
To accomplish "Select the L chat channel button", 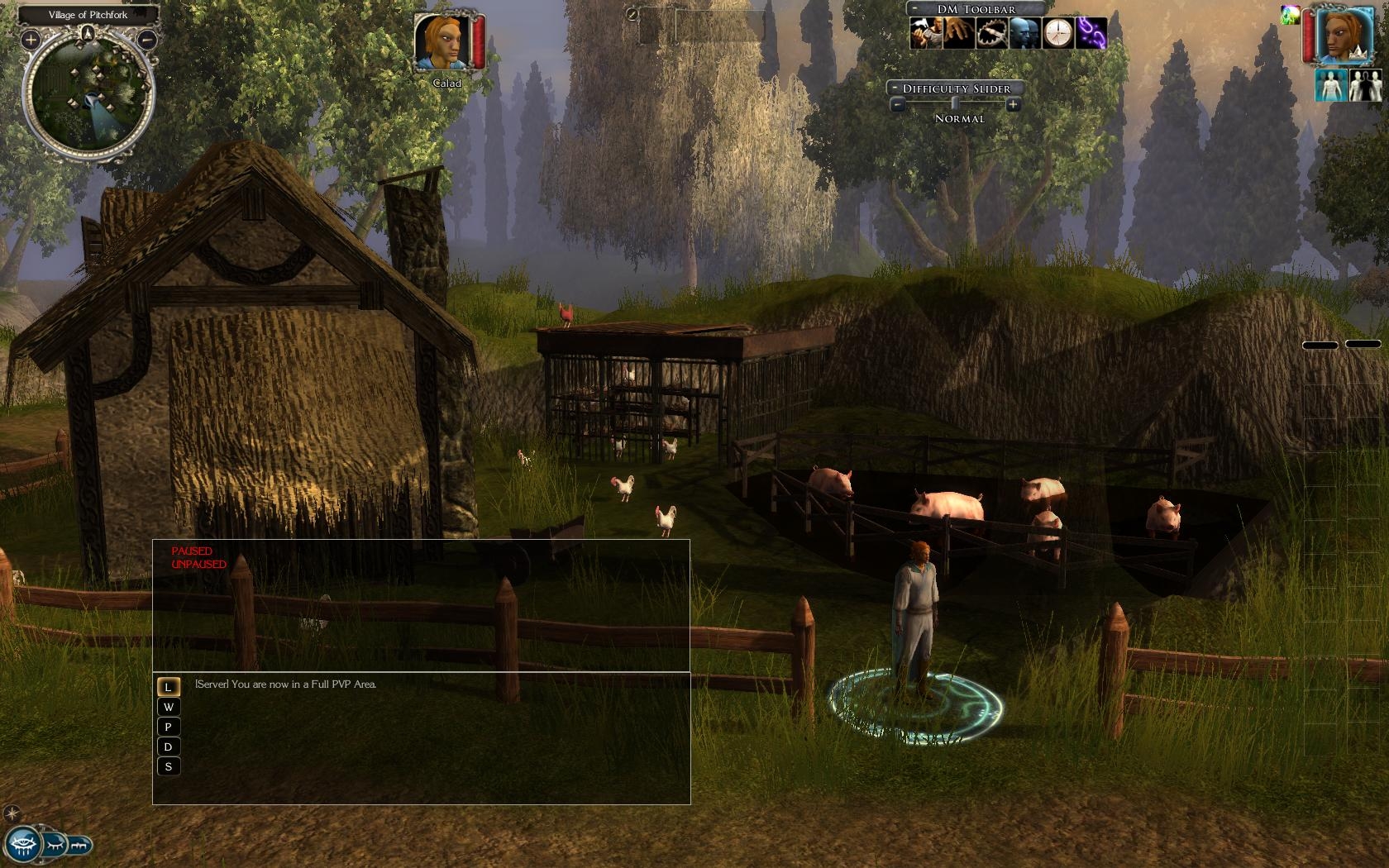I will (x=168, y=687).
